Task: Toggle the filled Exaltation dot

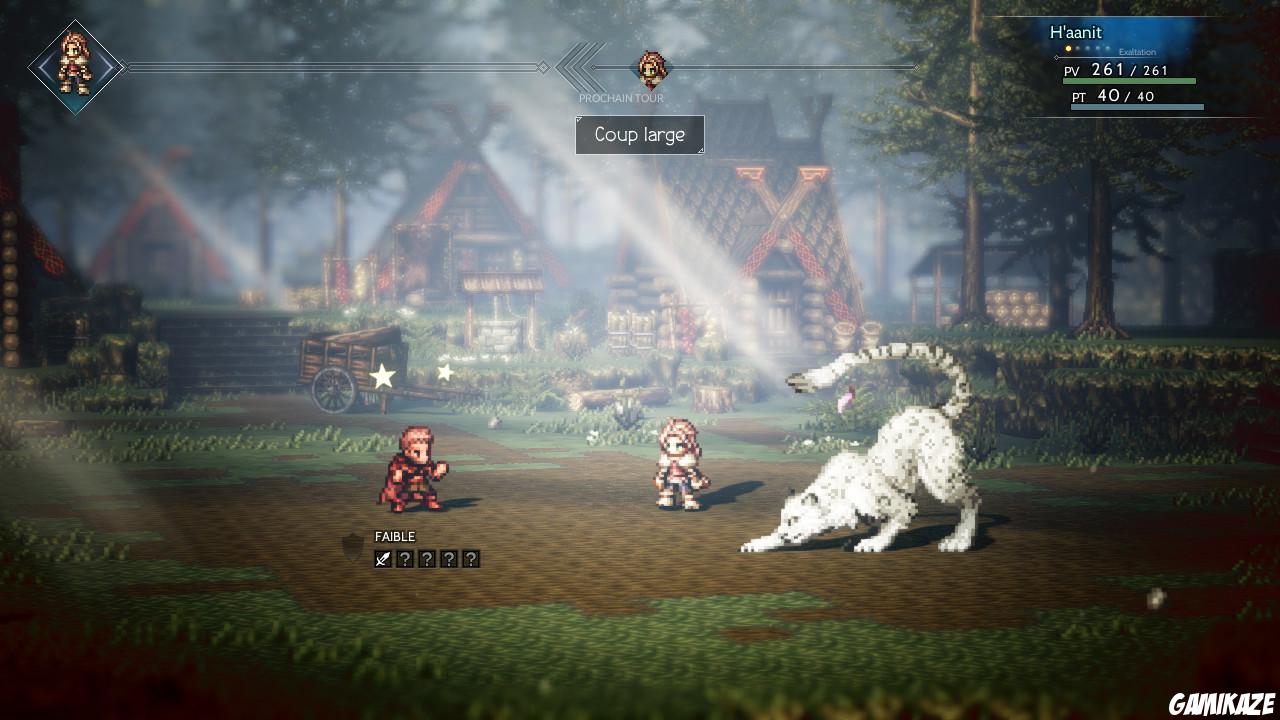Action: click(1068, 48)
